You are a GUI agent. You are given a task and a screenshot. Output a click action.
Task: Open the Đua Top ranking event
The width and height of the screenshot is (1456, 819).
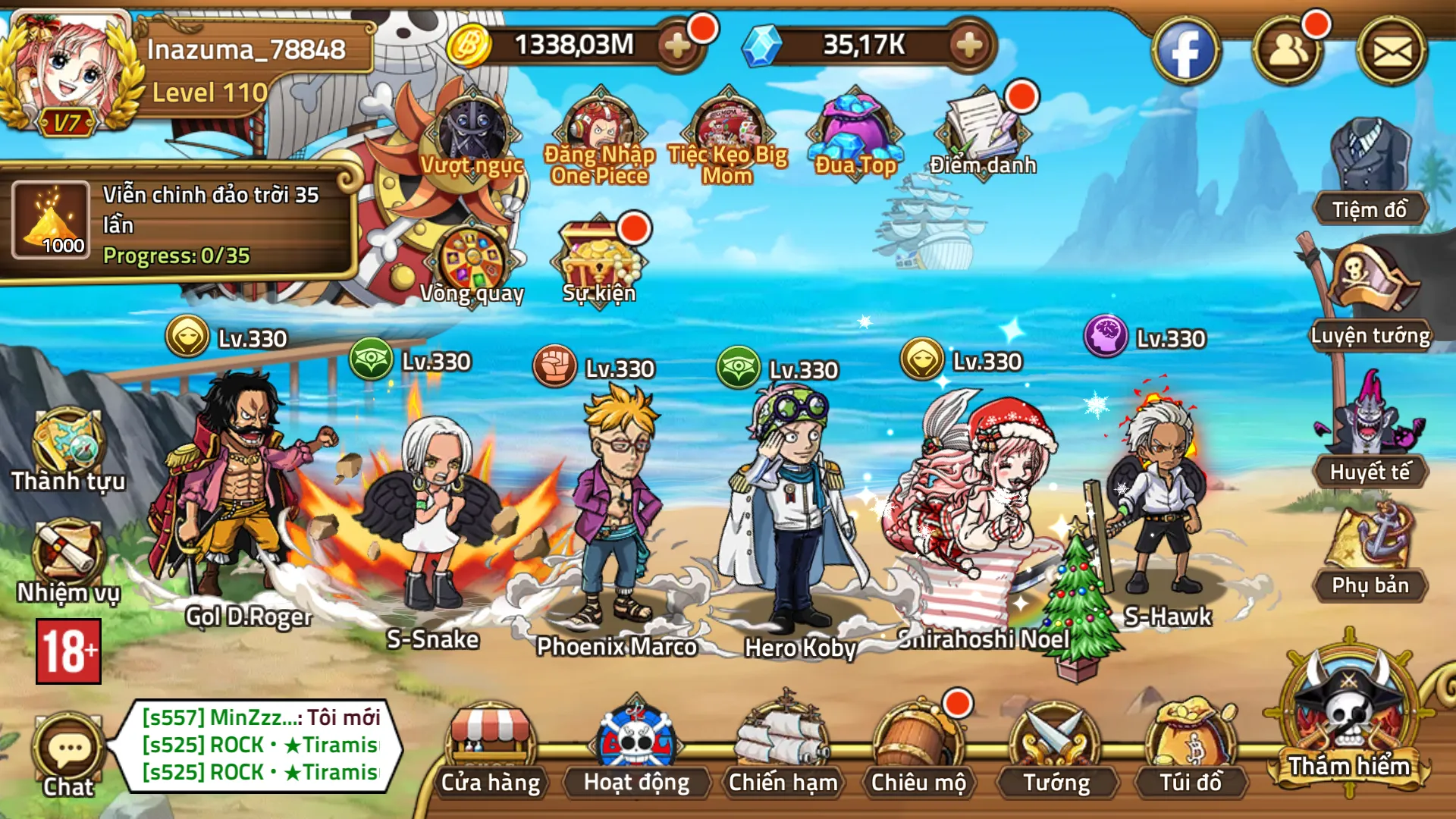[x=855, y=133]
